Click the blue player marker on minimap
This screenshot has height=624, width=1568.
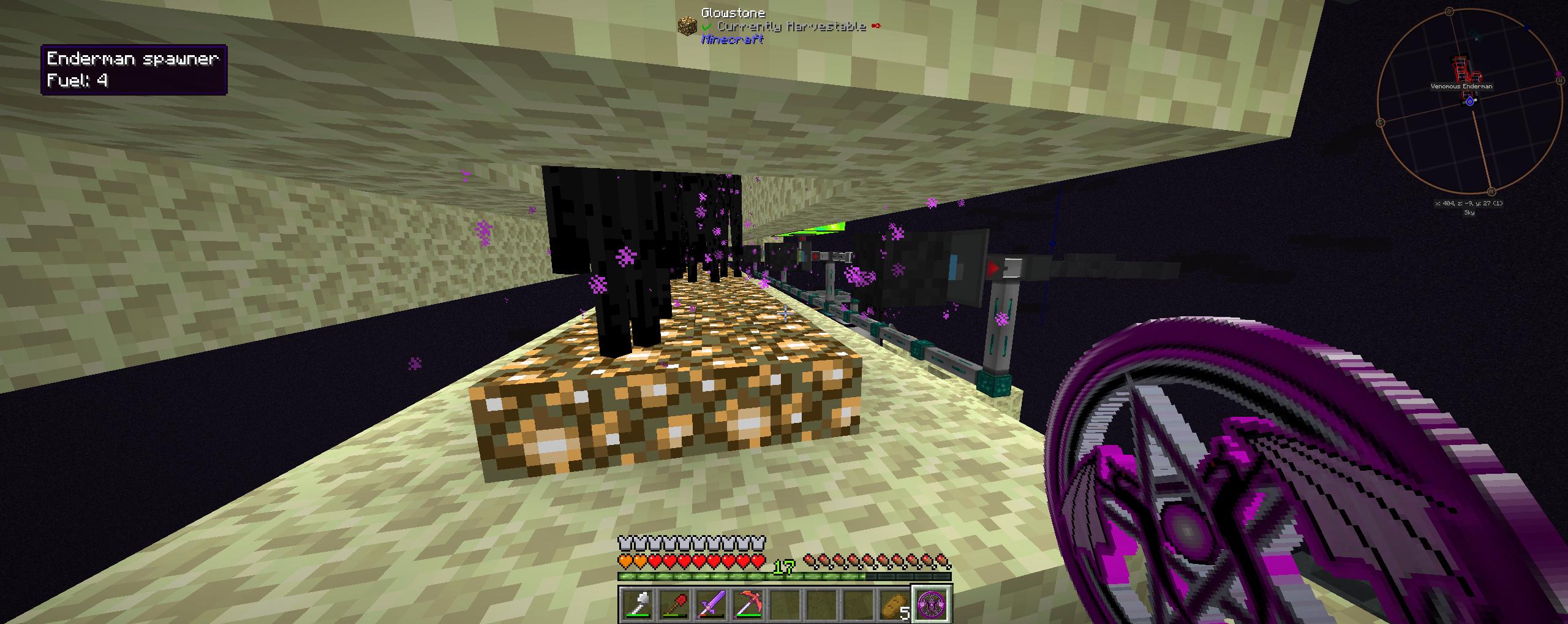1470,101
